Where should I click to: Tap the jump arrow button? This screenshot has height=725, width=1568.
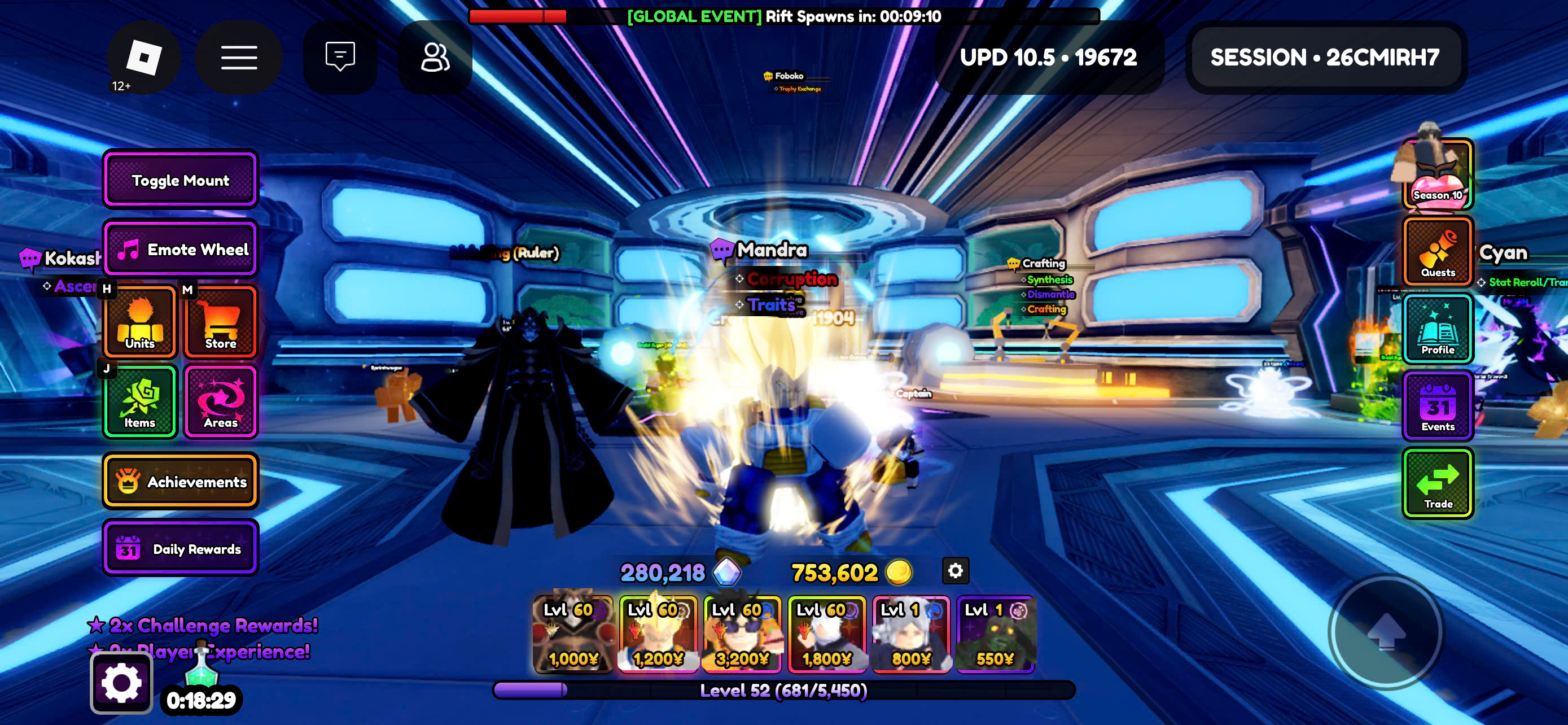[1386, 632]
